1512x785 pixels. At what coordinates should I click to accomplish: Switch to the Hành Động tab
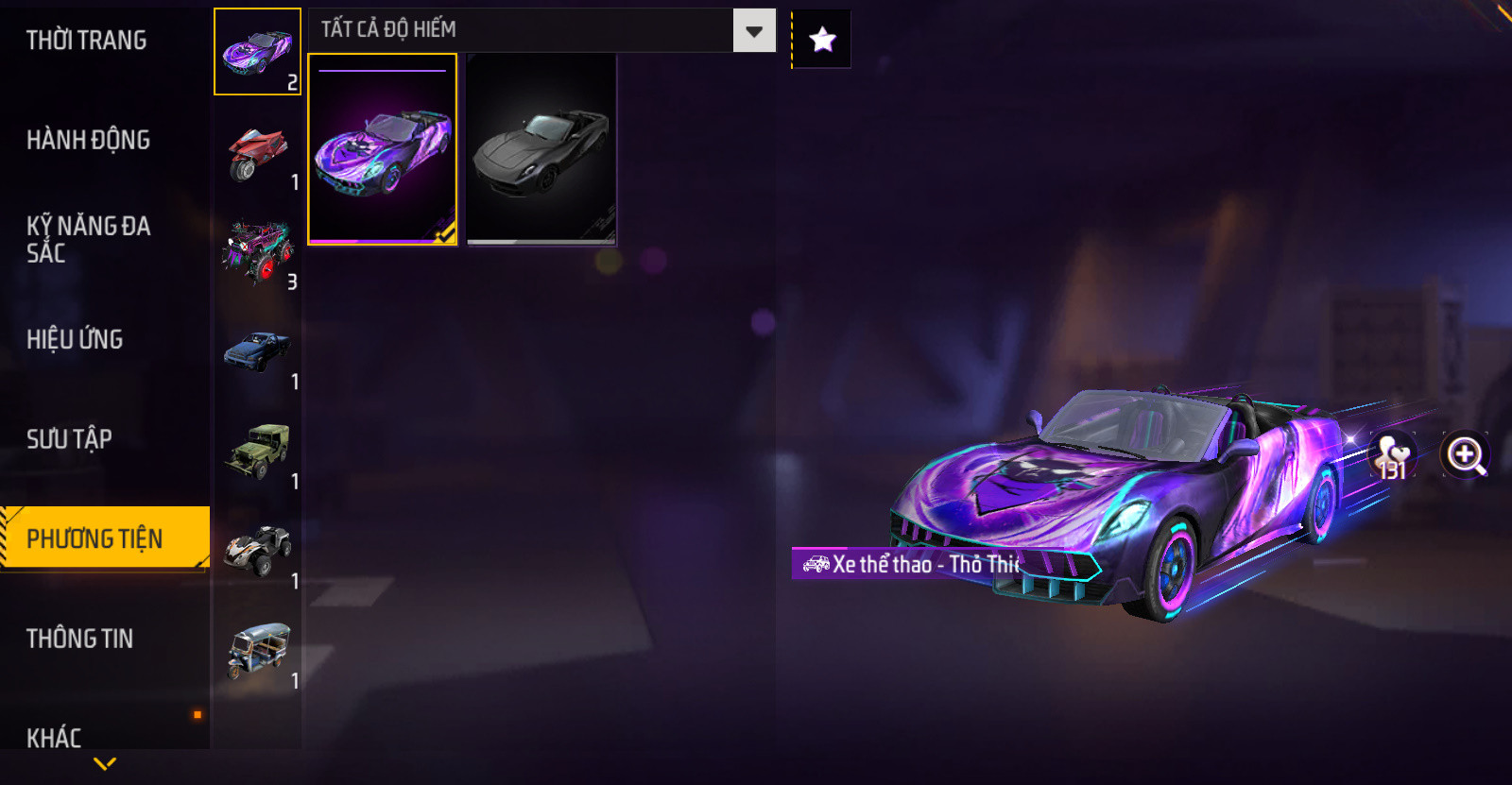tap(89, 140)
